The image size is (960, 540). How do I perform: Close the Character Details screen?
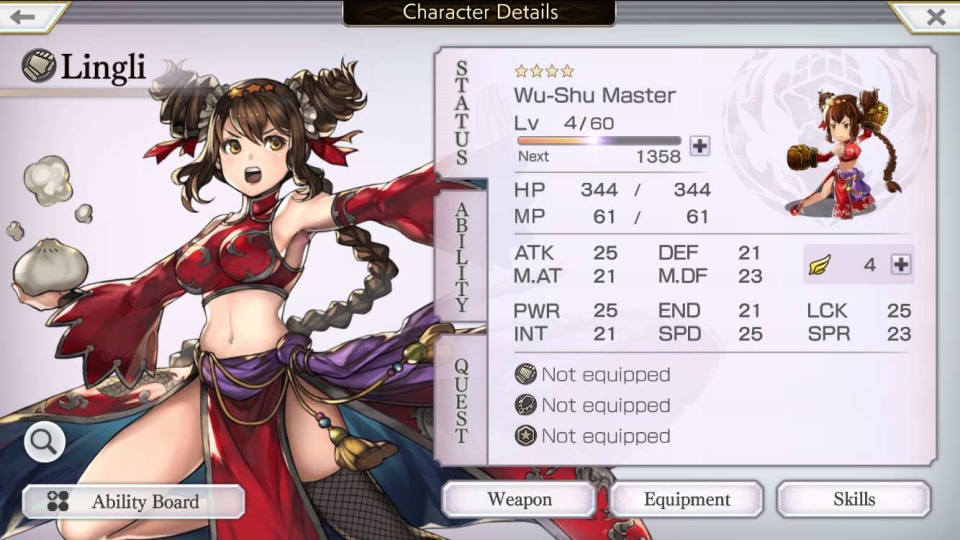point(935,16)
